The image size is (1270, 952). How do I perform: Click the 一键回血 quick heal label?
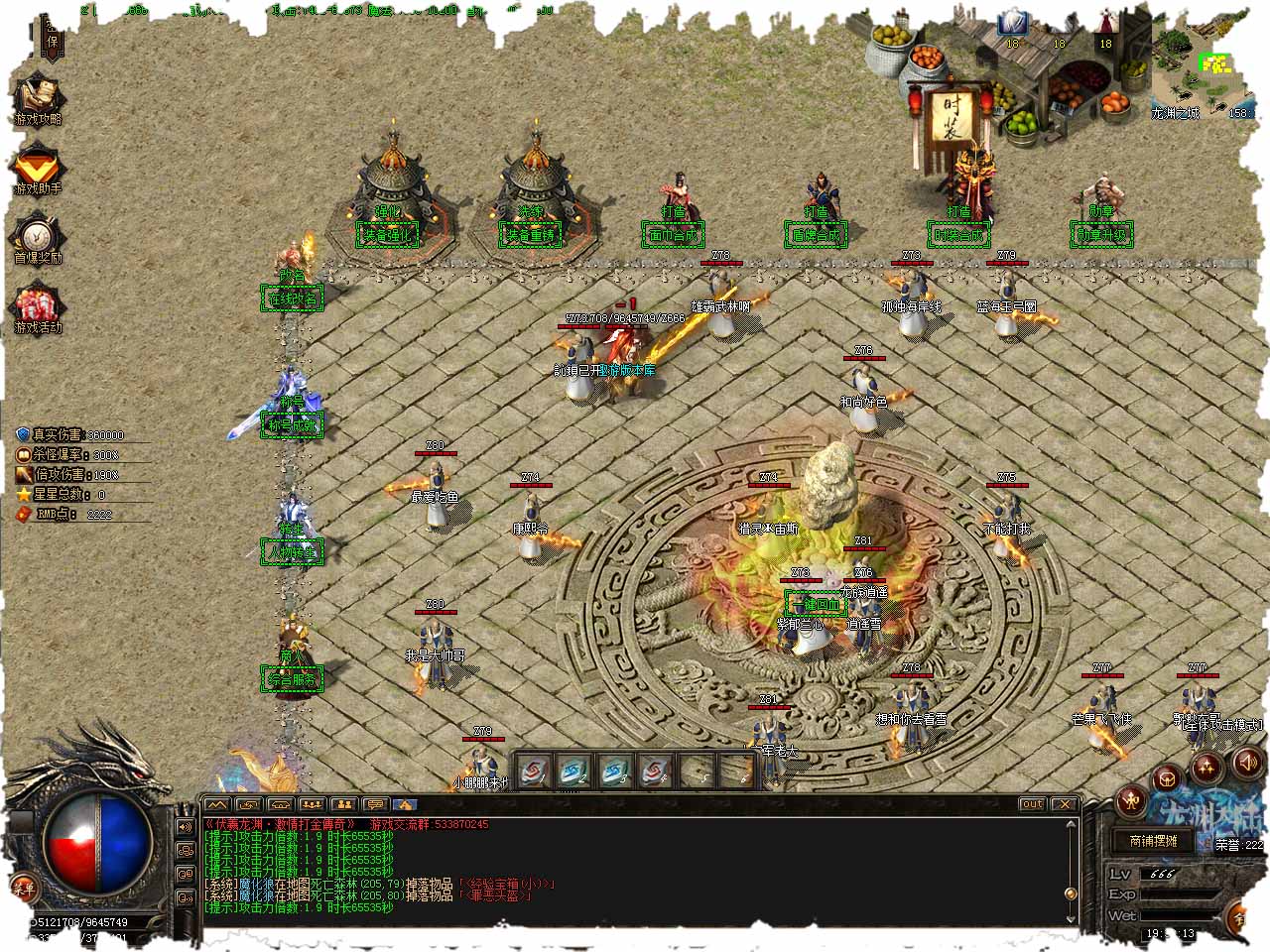[816, 604]
